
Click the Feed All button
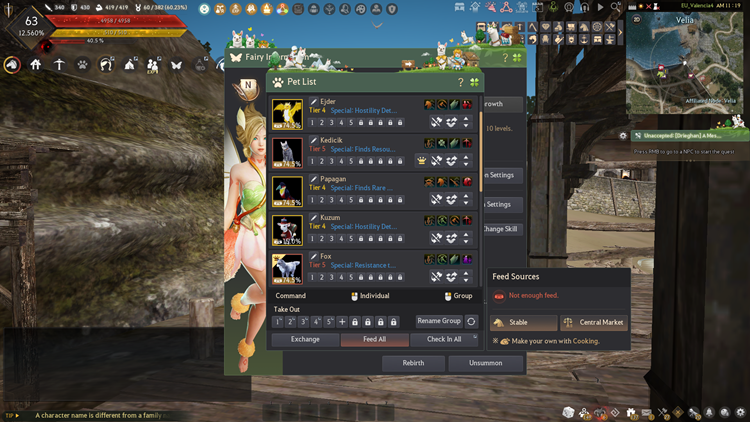click(x=376, y=339)
